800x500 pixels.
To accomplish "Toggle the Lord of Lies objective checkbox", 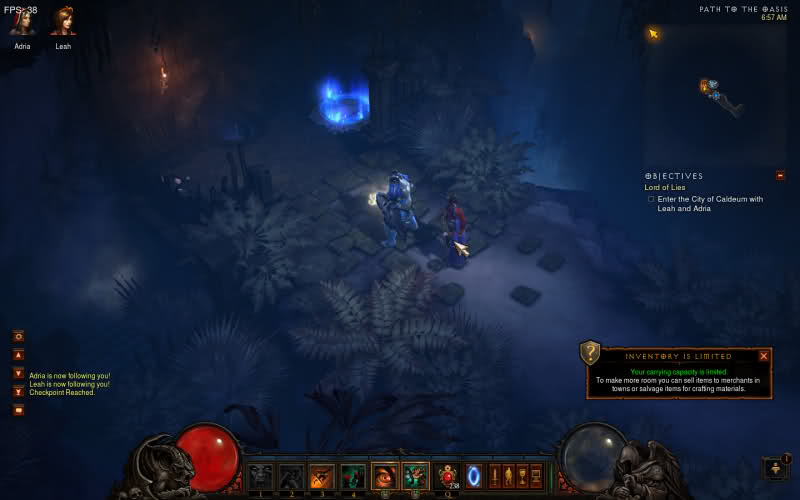I will [x=651, y=199].
